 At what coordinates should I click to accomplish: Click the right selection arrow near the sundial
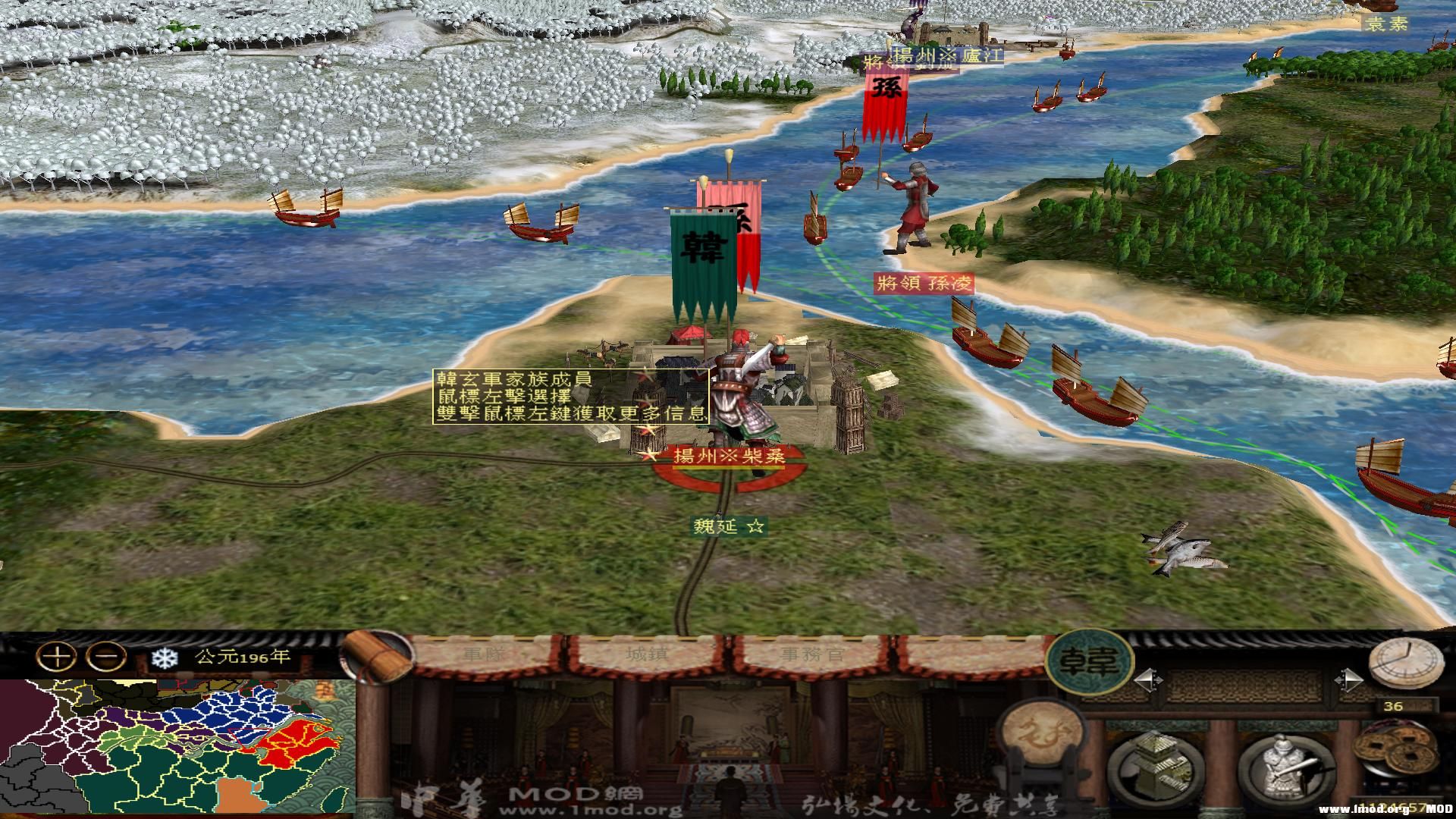click(1348, 680)
